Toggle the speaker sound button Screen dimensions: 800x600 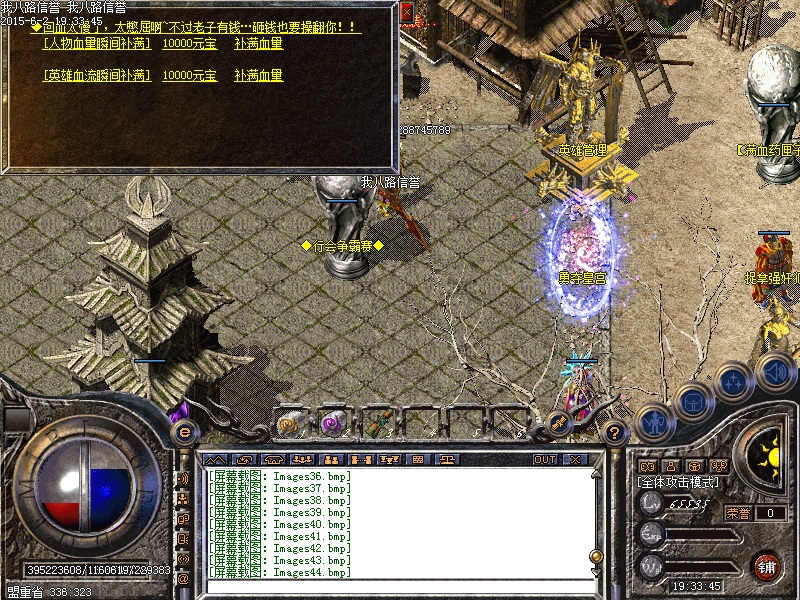(775, 372)
